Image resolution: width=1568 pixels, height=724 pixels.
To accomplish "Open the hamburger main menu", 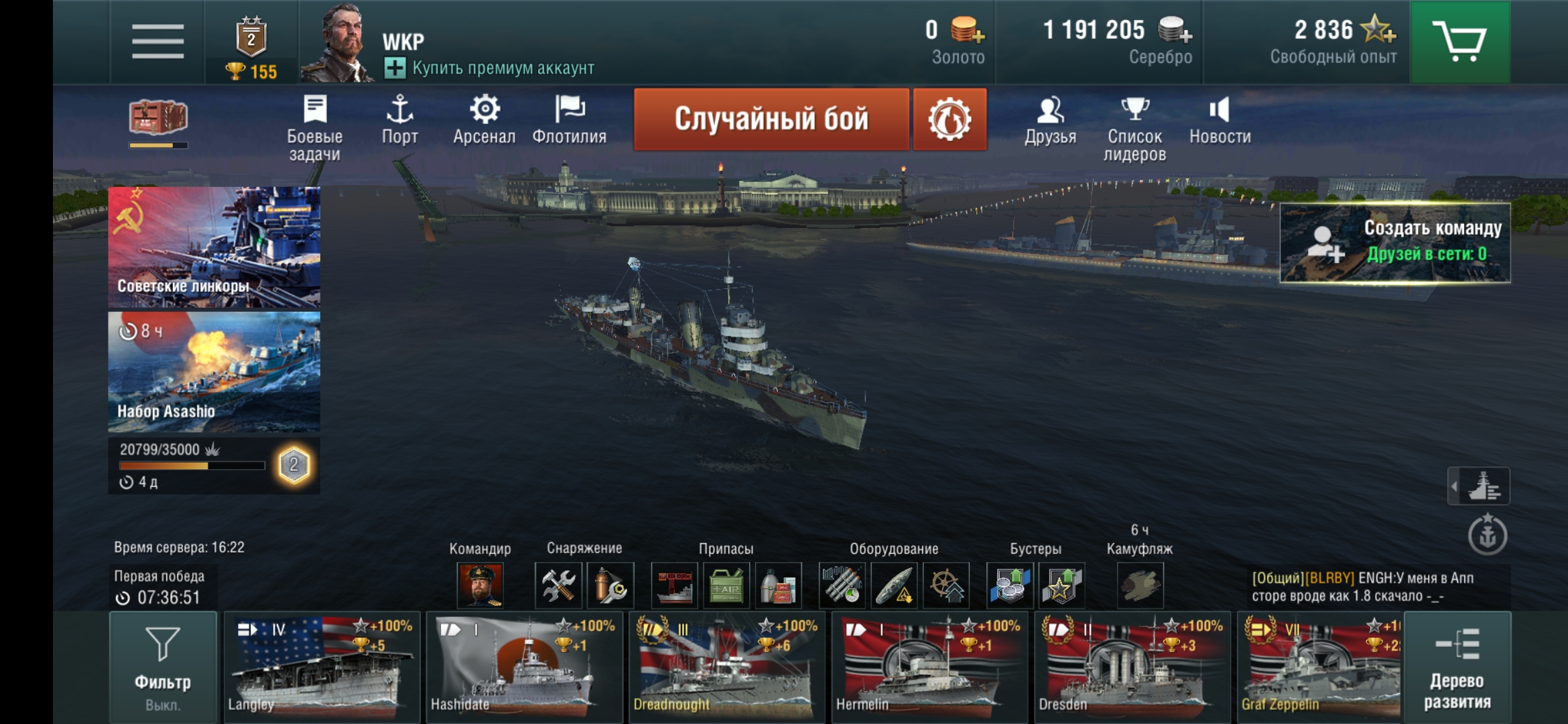I will coord(157,42).
